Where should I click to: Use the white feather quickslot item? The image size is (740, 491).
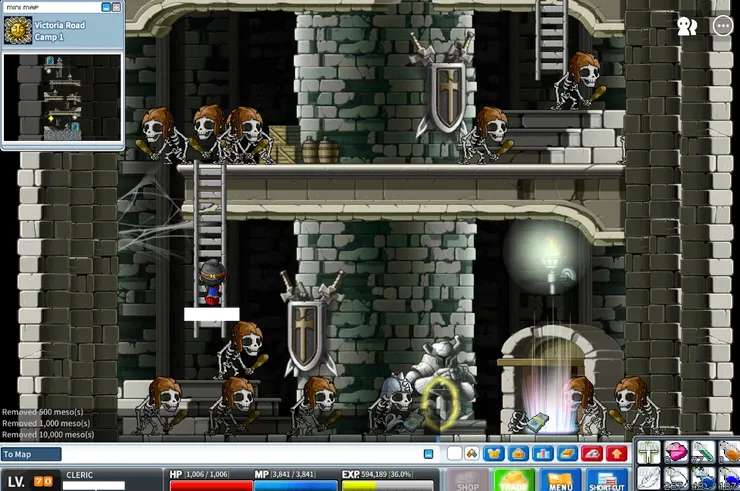tap(649, 477)
